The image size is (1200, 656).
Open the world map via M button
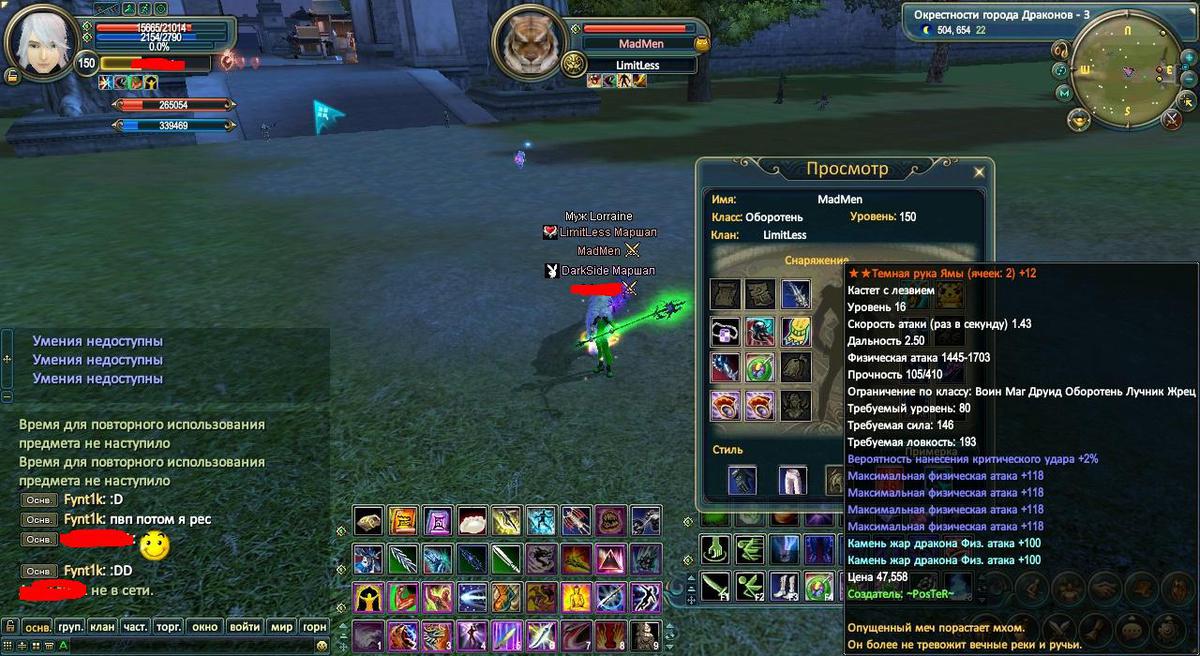click(x=1065, y=92)
